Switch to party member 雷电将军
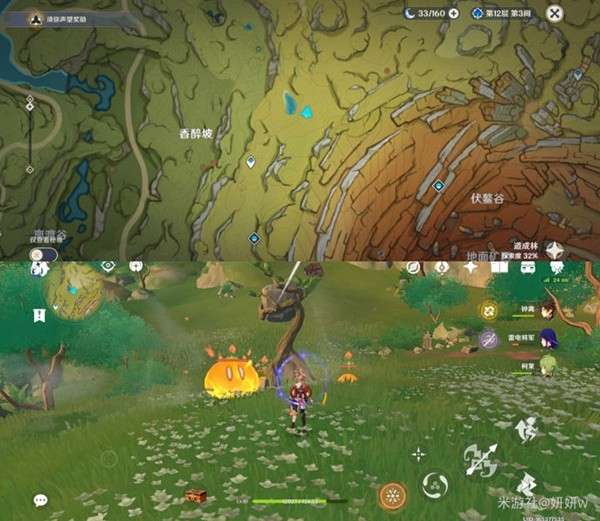 [547, 339]
